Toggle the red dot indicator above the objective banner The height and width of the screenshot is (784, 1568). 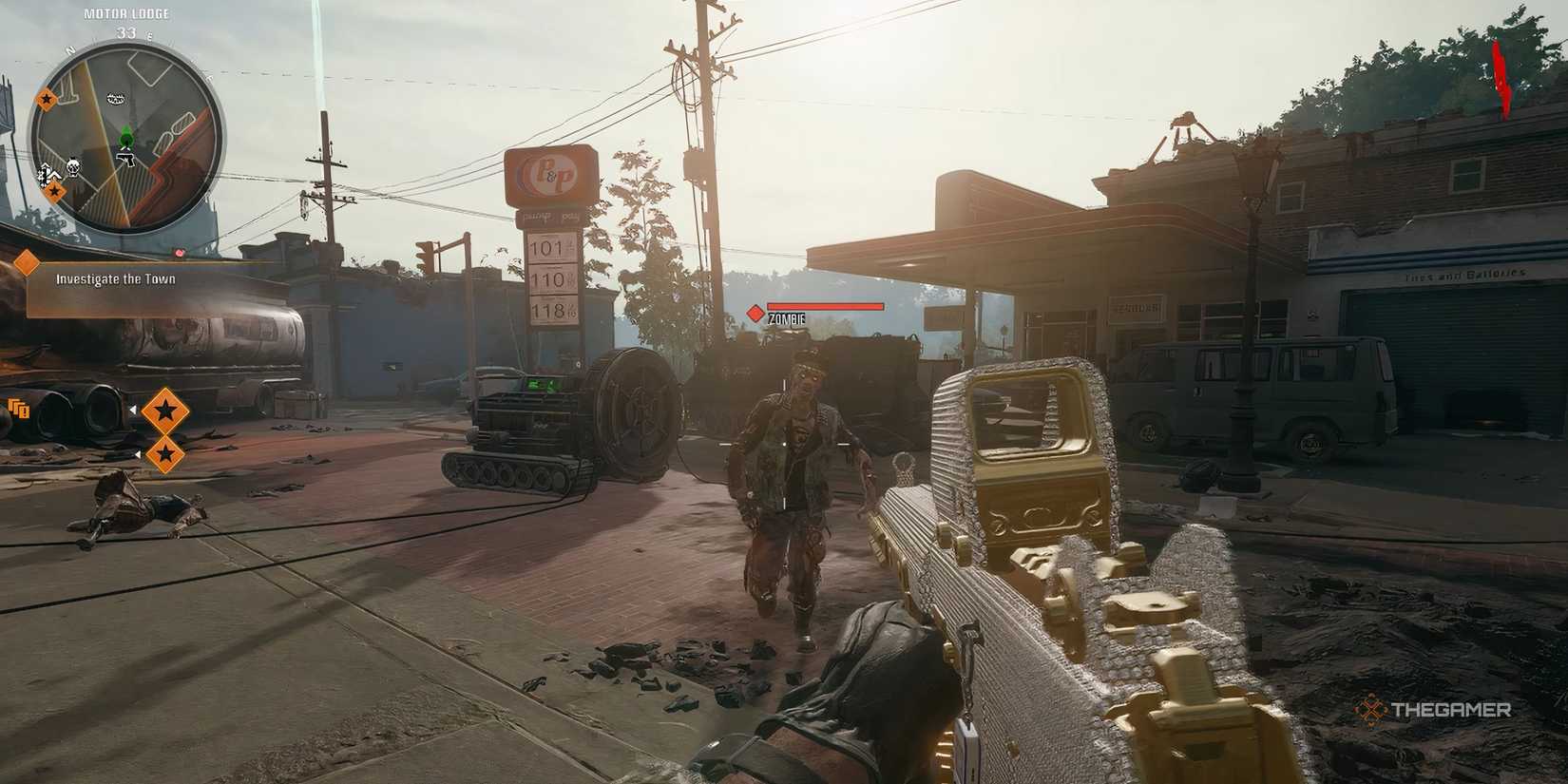(x=179, y=254)
